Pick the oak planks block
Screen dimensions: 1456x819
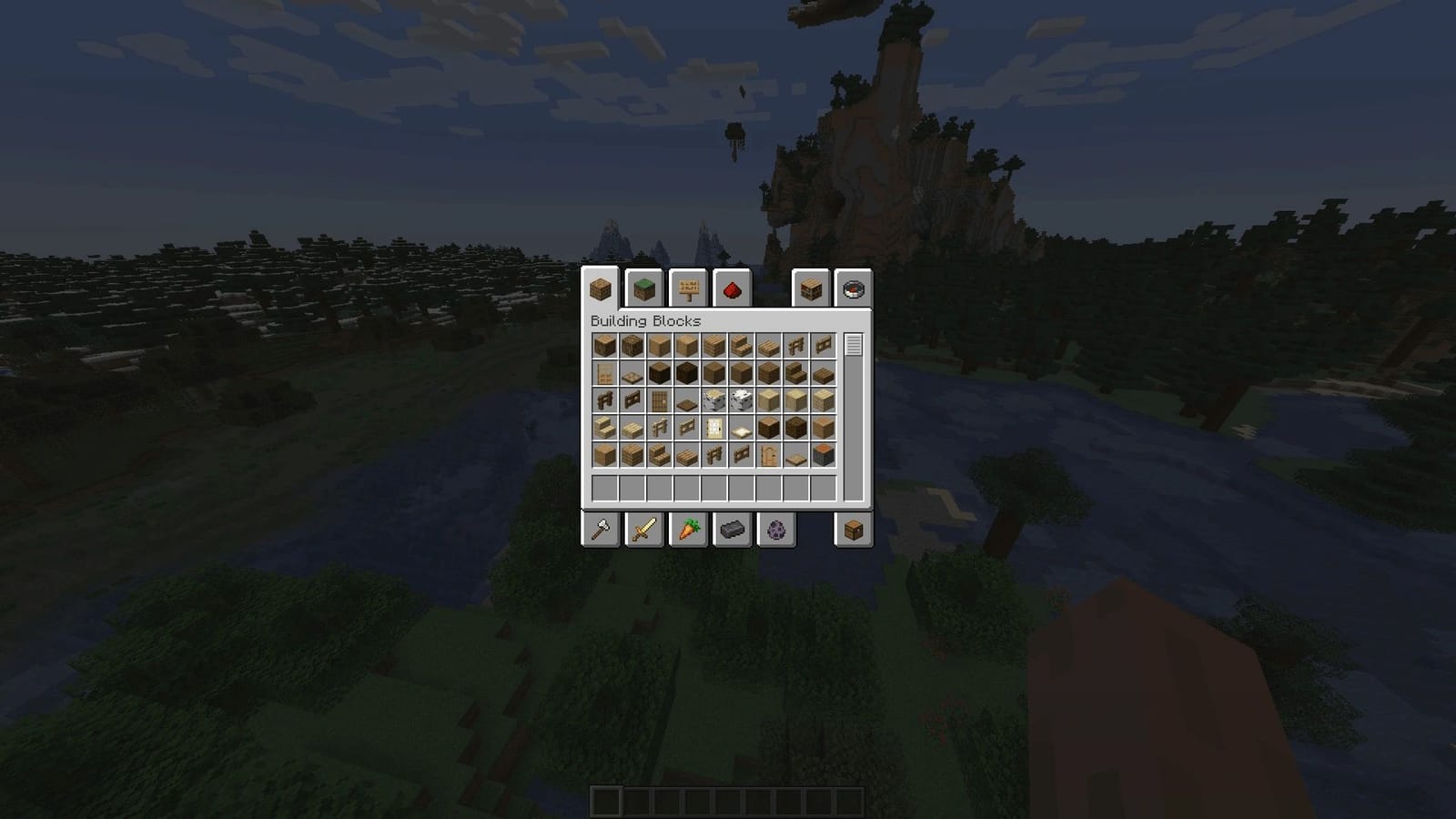click(x=714, y=345)
